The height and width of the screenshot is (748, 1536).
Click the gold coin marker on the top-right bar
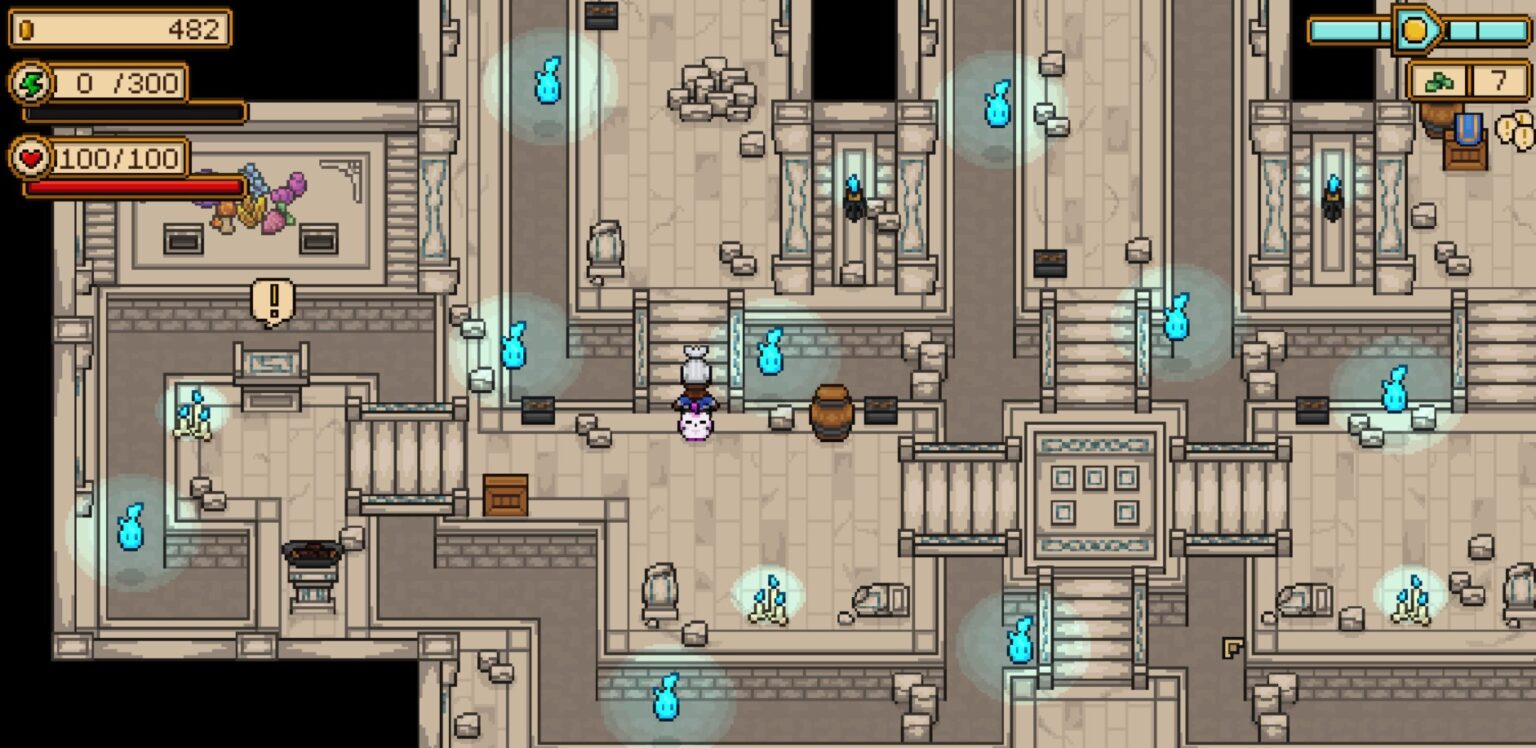[1416, 27]
